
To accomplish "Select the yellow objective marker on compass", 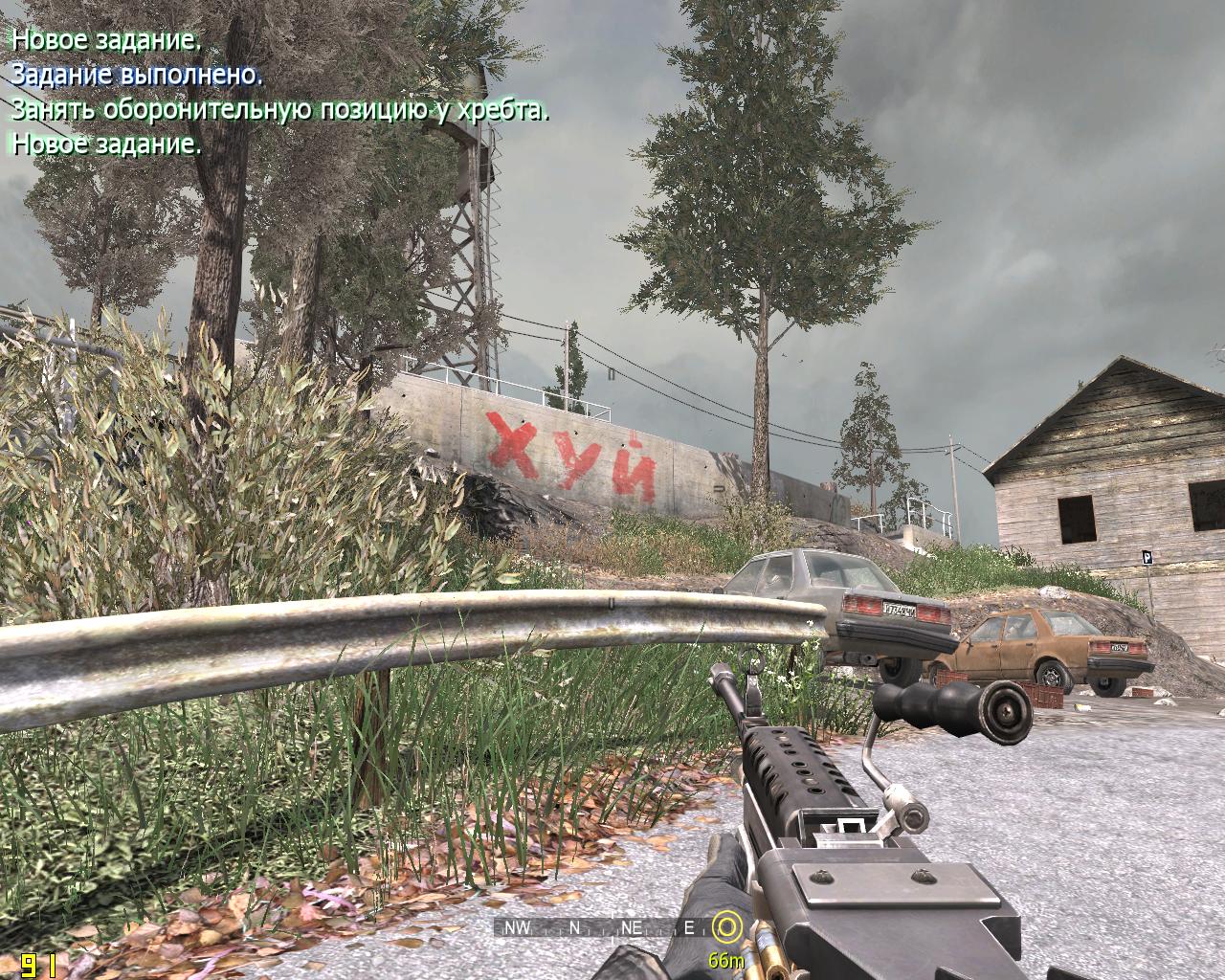I will pos(728,925).
